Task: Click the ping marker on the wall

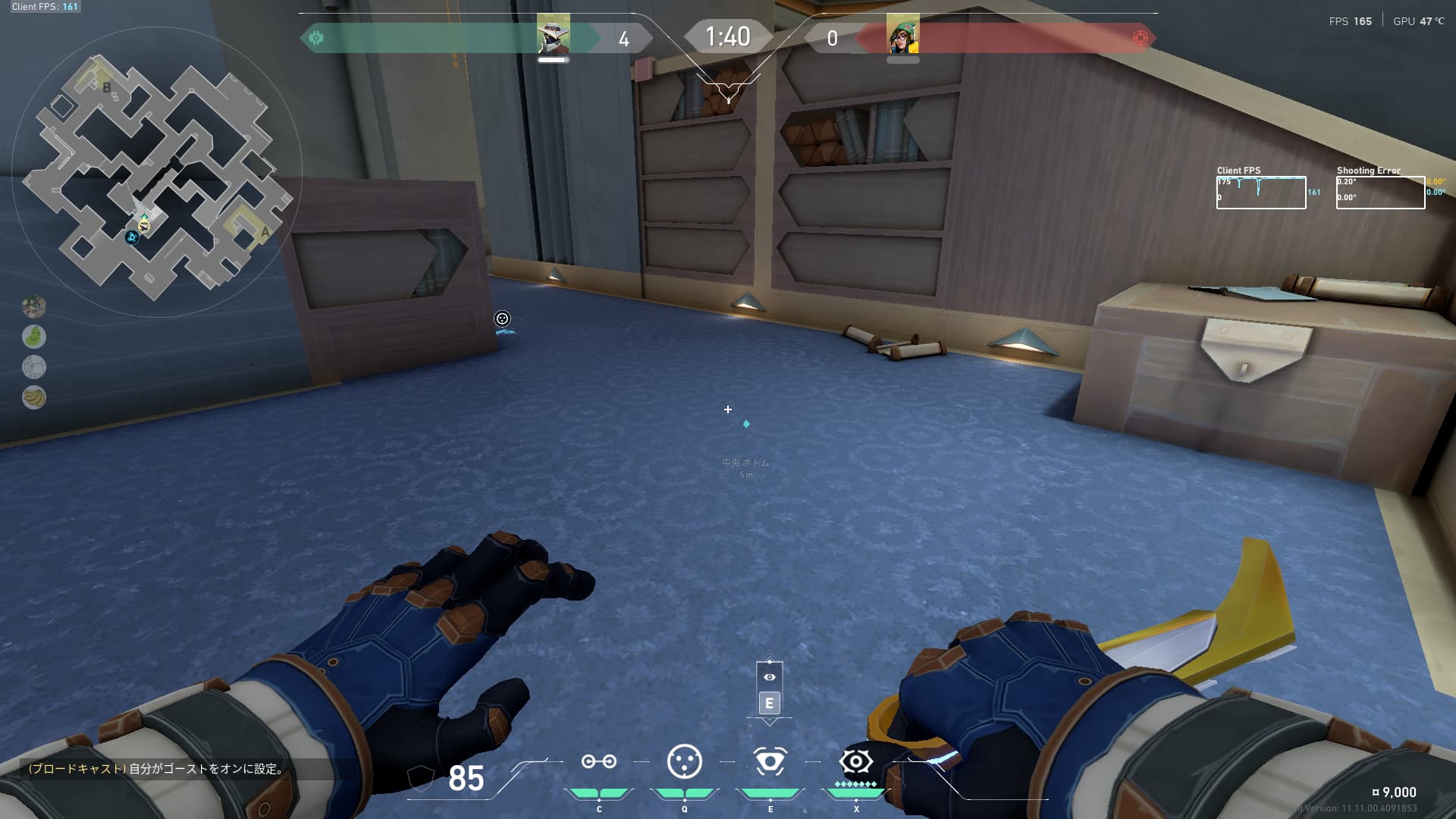Action: (x=502, y=319)
